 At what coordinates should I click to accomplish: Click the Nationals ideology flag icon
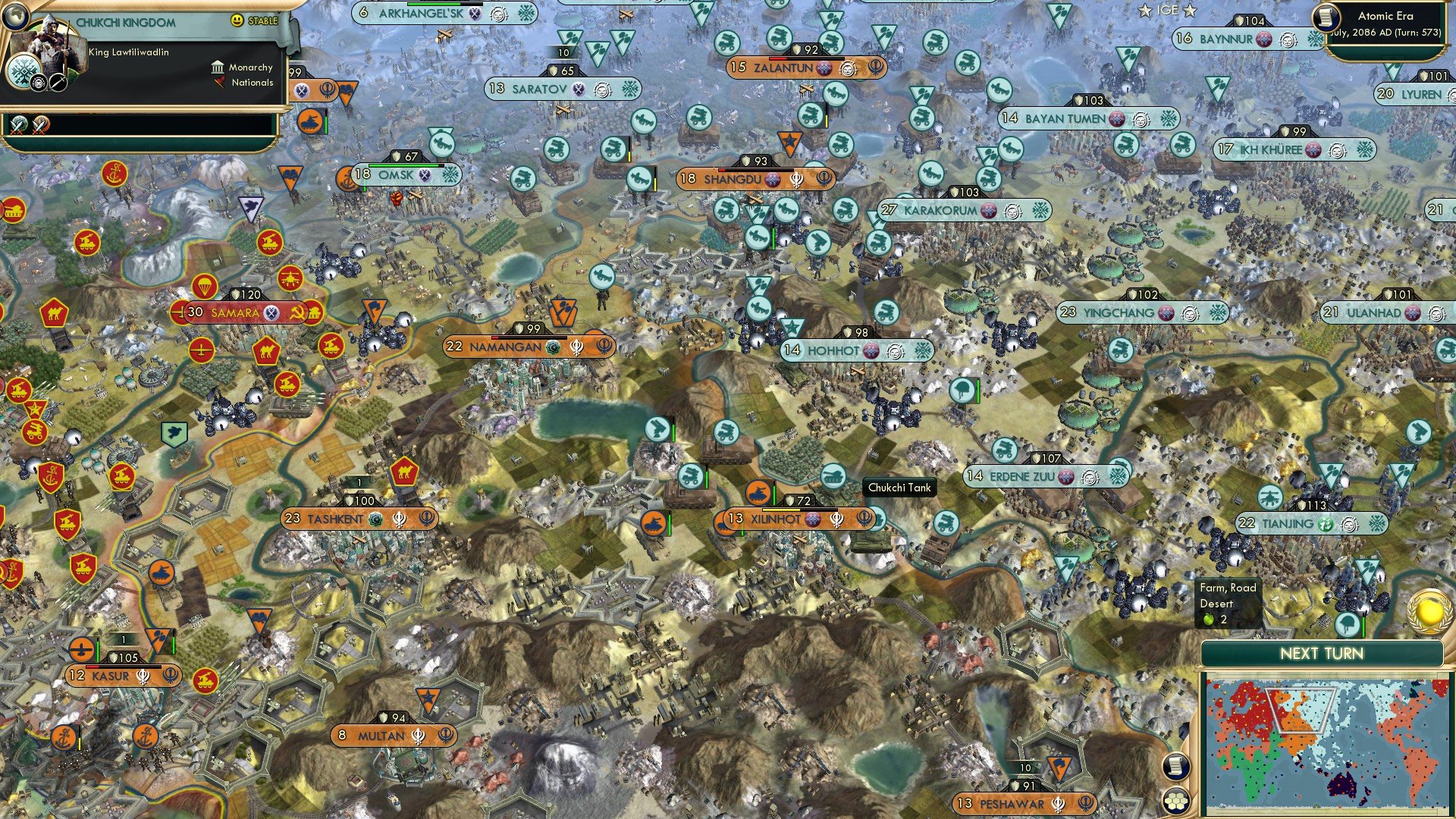coord(220,83)
